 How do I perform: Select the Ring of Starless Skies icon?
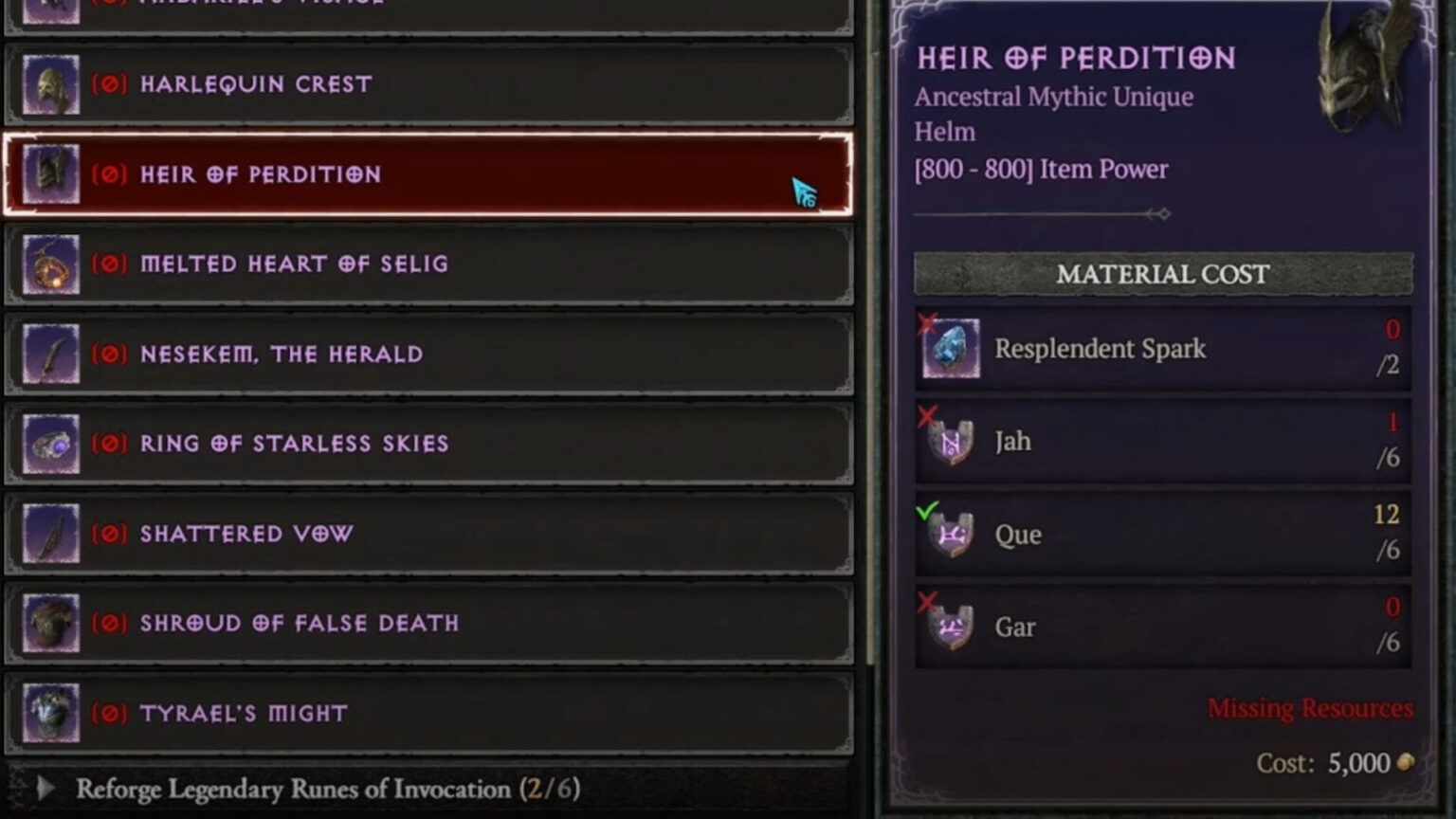coord(49,443)
